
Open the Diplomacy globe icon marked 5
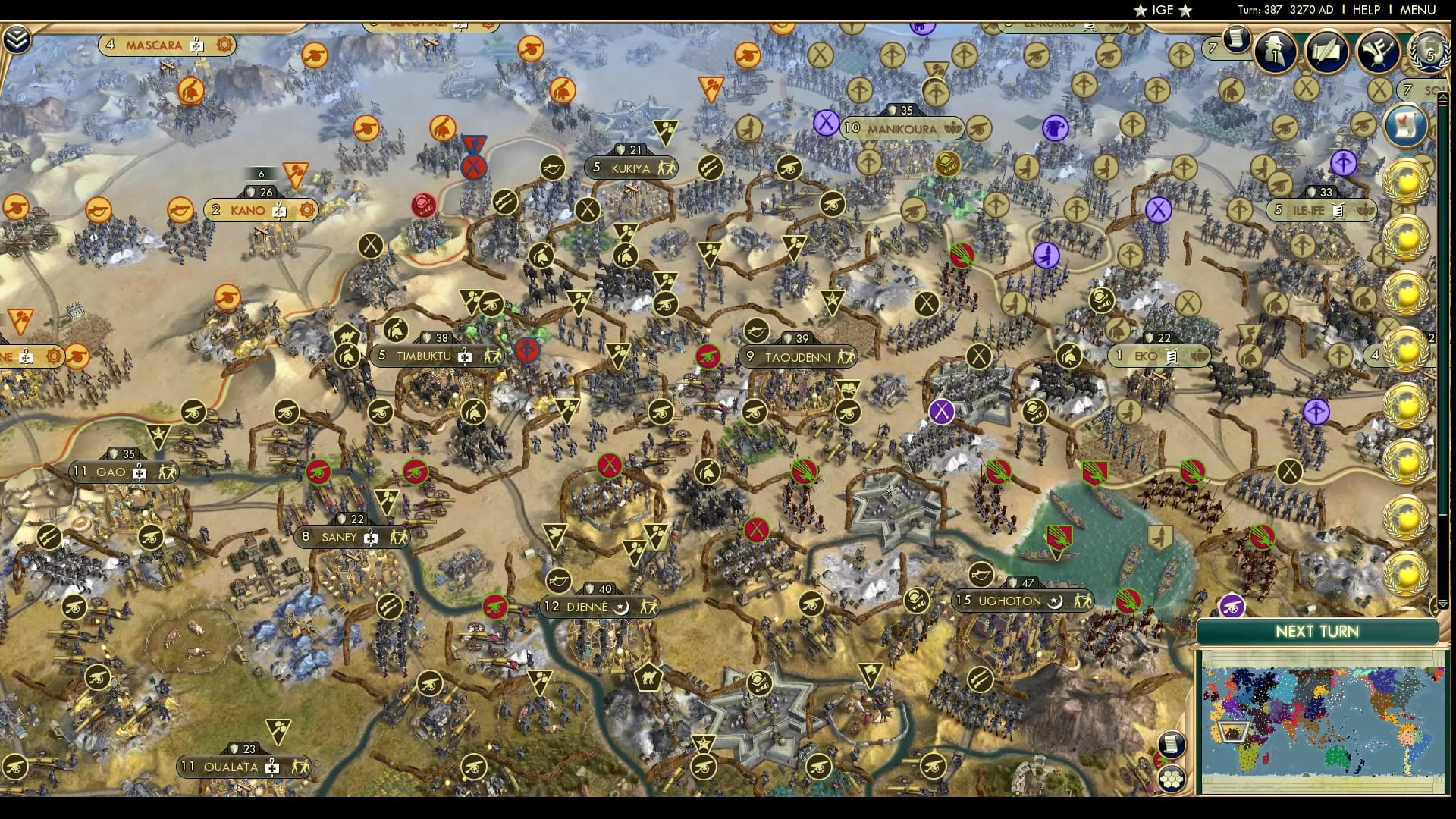click(1427, 51)
